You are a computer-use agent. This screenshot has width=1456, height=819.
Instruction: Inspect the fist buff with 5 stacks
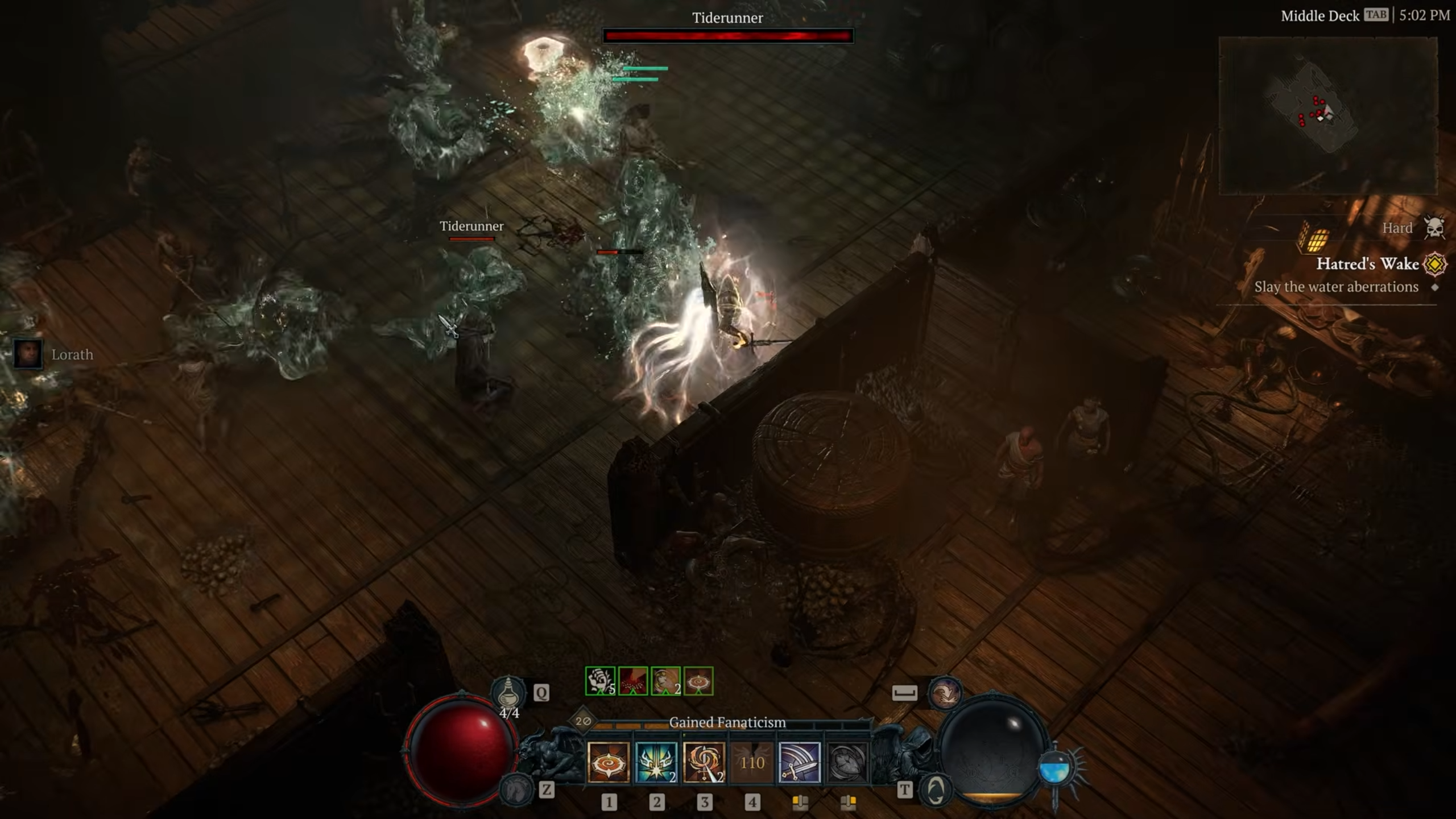coord(600,681)
